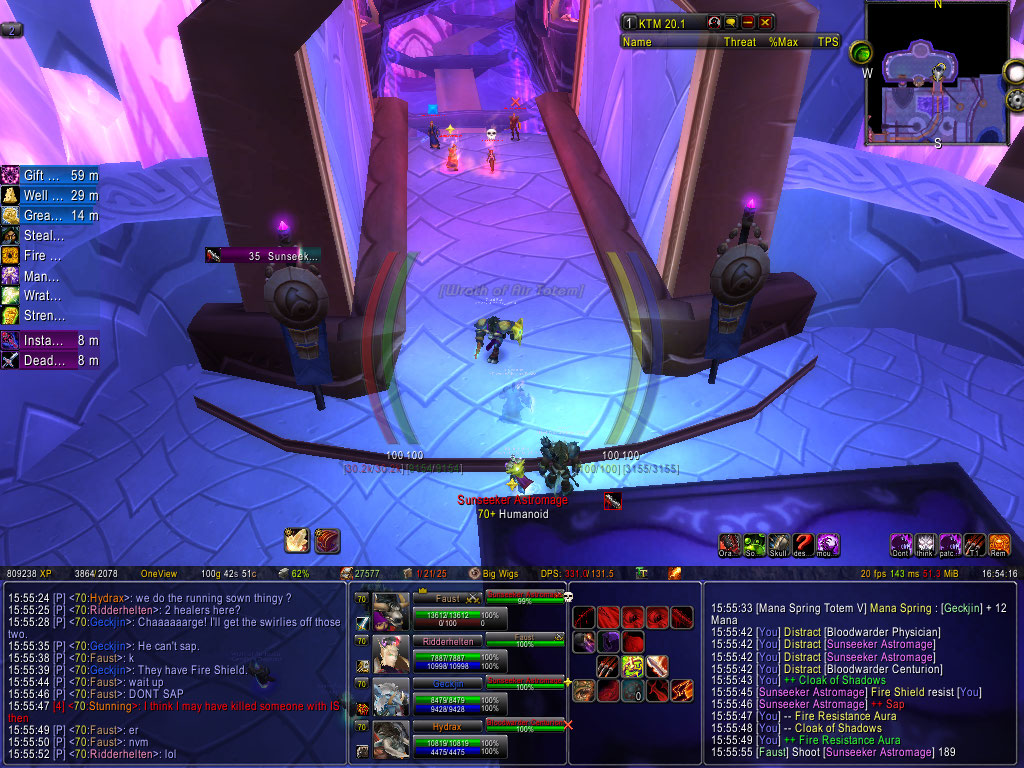Activate the Skull macro button
Viewport: 1024px width, 768px height.
click(x=779, y=545)
